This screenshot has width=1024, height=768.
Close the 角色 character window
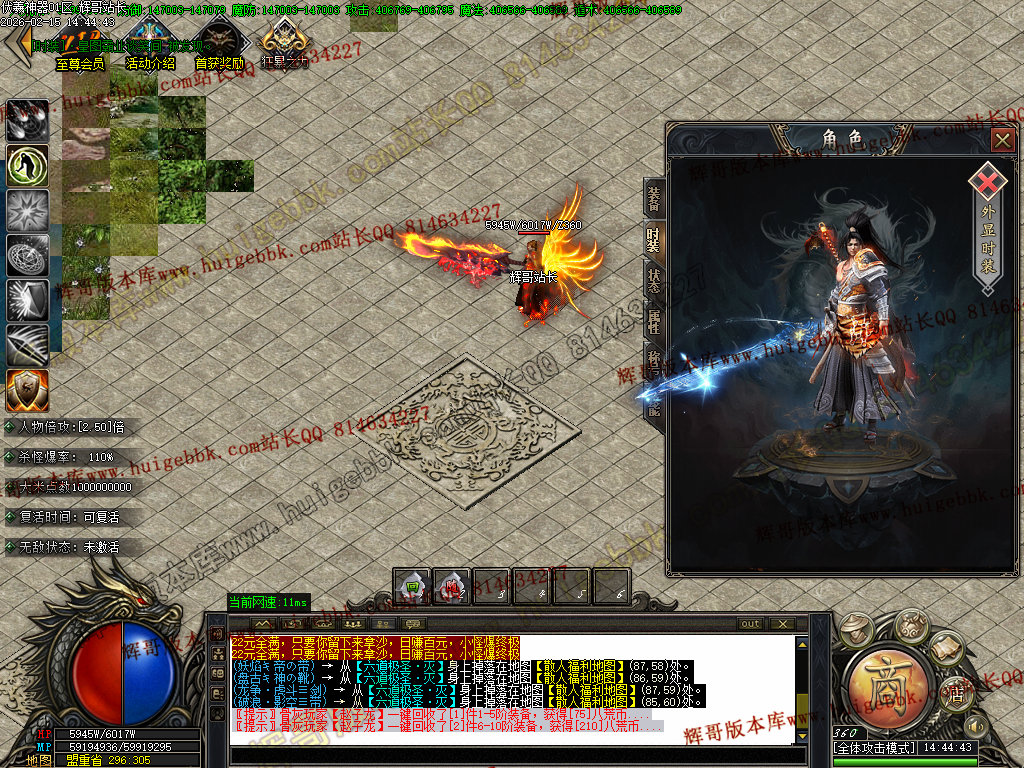[1002, 140]
